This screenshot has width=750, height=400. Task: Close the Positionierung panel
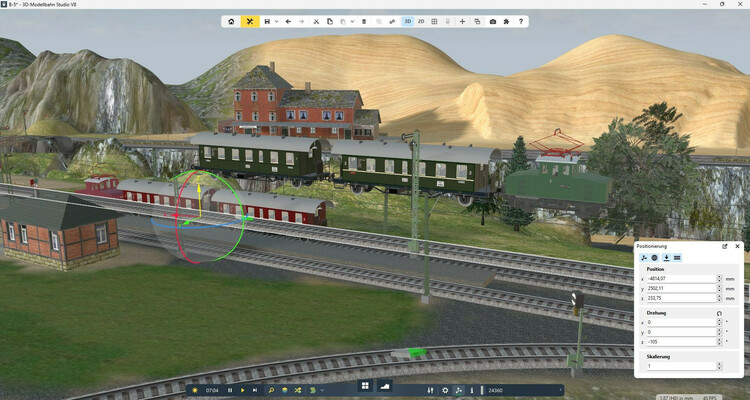(738, 245)
